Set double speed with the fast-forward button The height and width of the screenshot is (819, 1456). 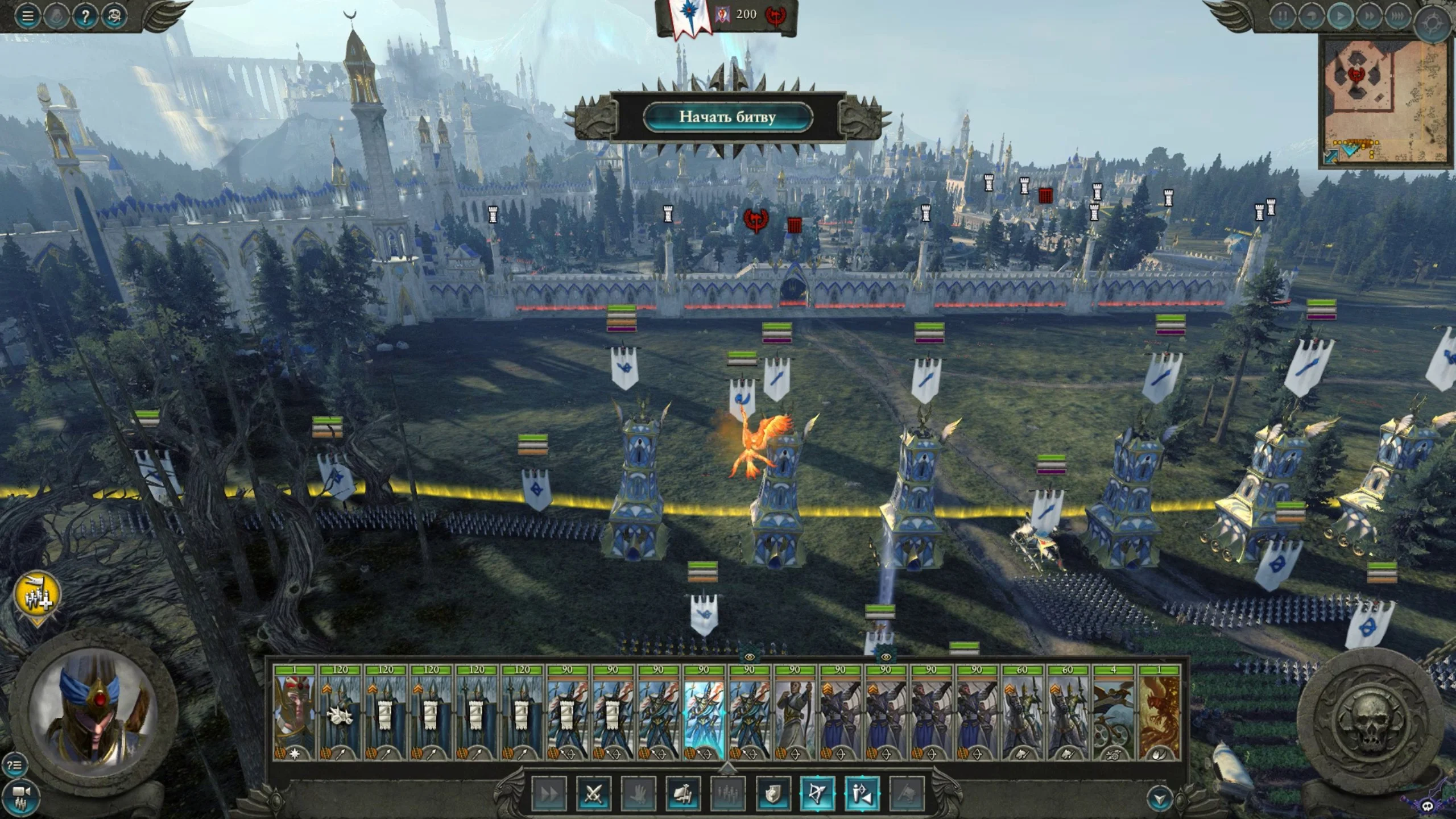1369,16
